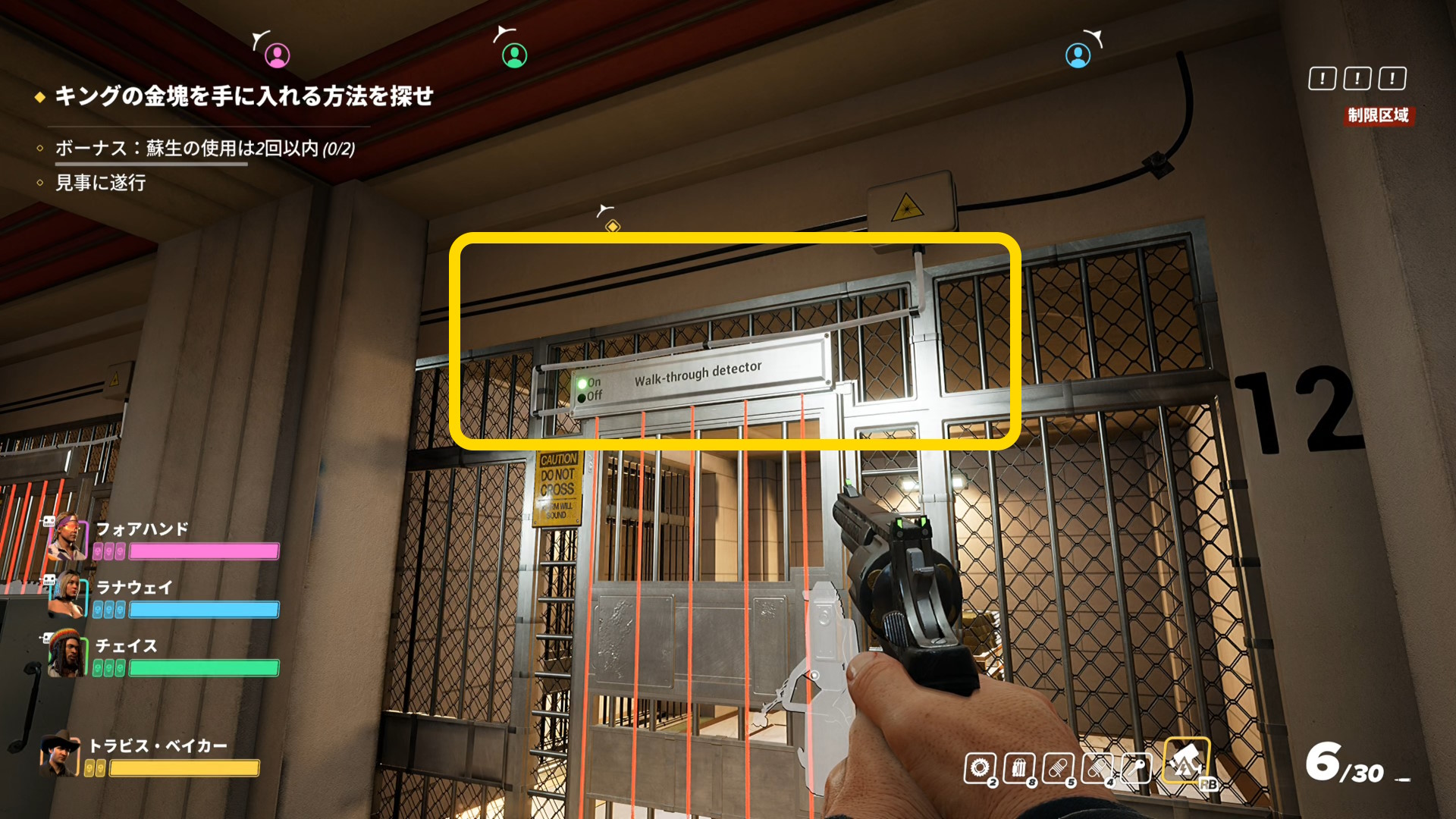1456x819 pixels.
Task: Click the blue teammate marker icon
Action: coord(1078,55)
